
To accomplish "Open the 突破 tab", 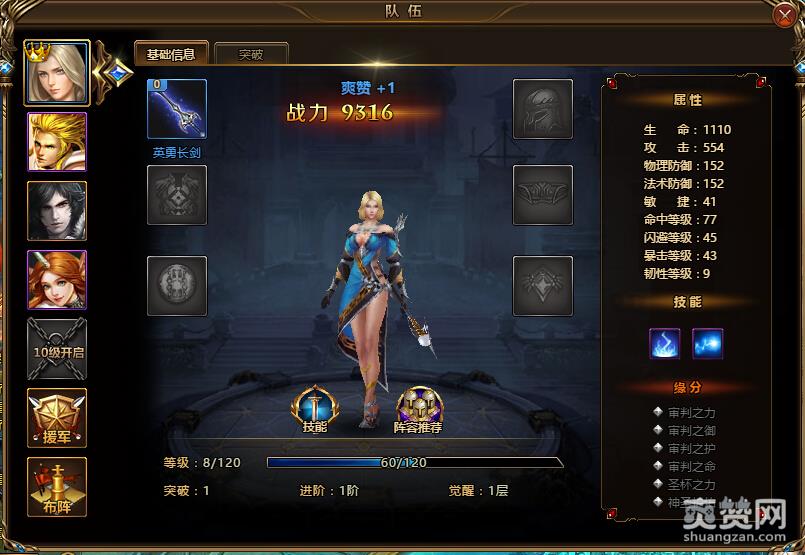I will (251, 54).
